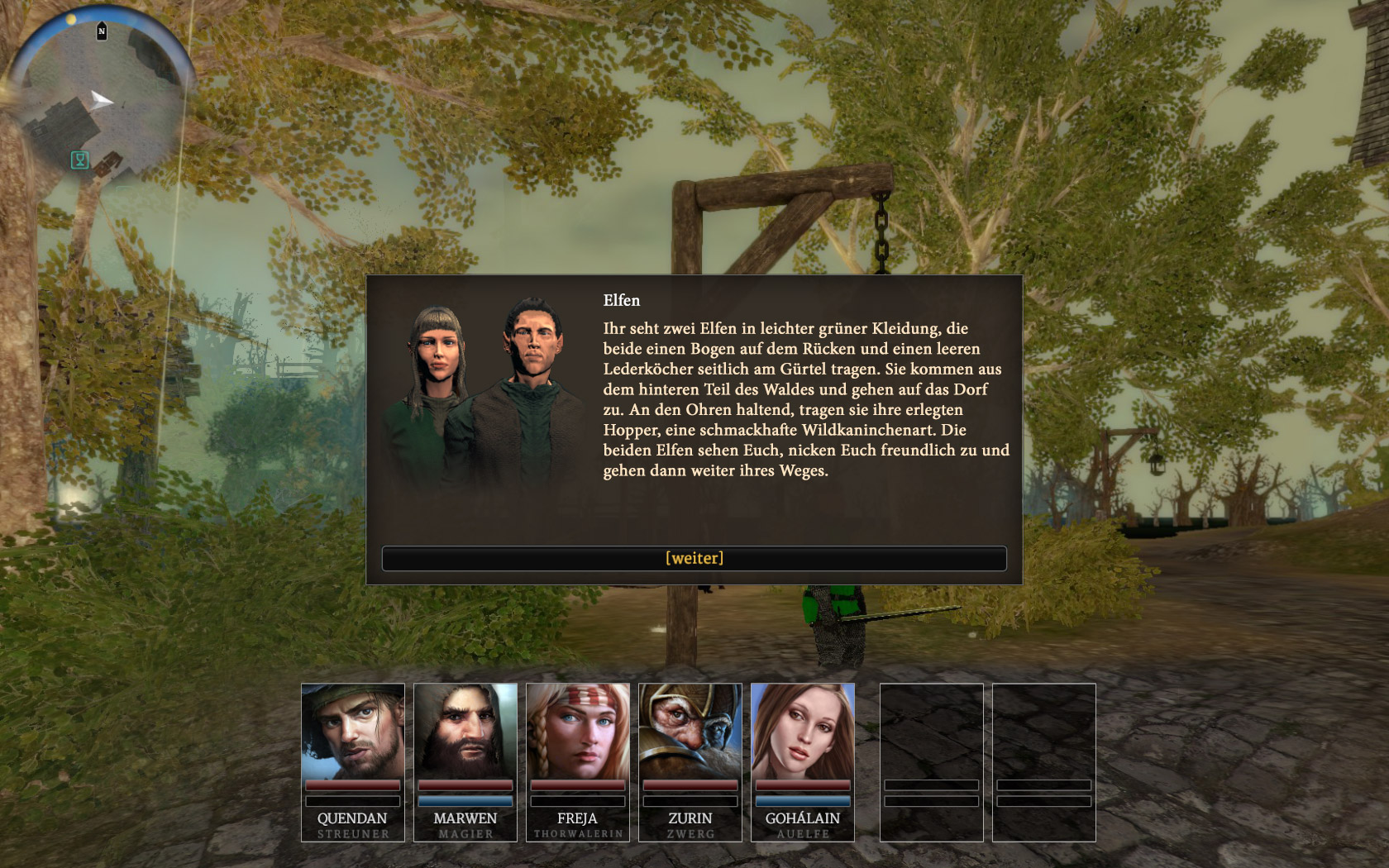
Task: Open the teal marker icon below minimap
Action: coord(80,160)
